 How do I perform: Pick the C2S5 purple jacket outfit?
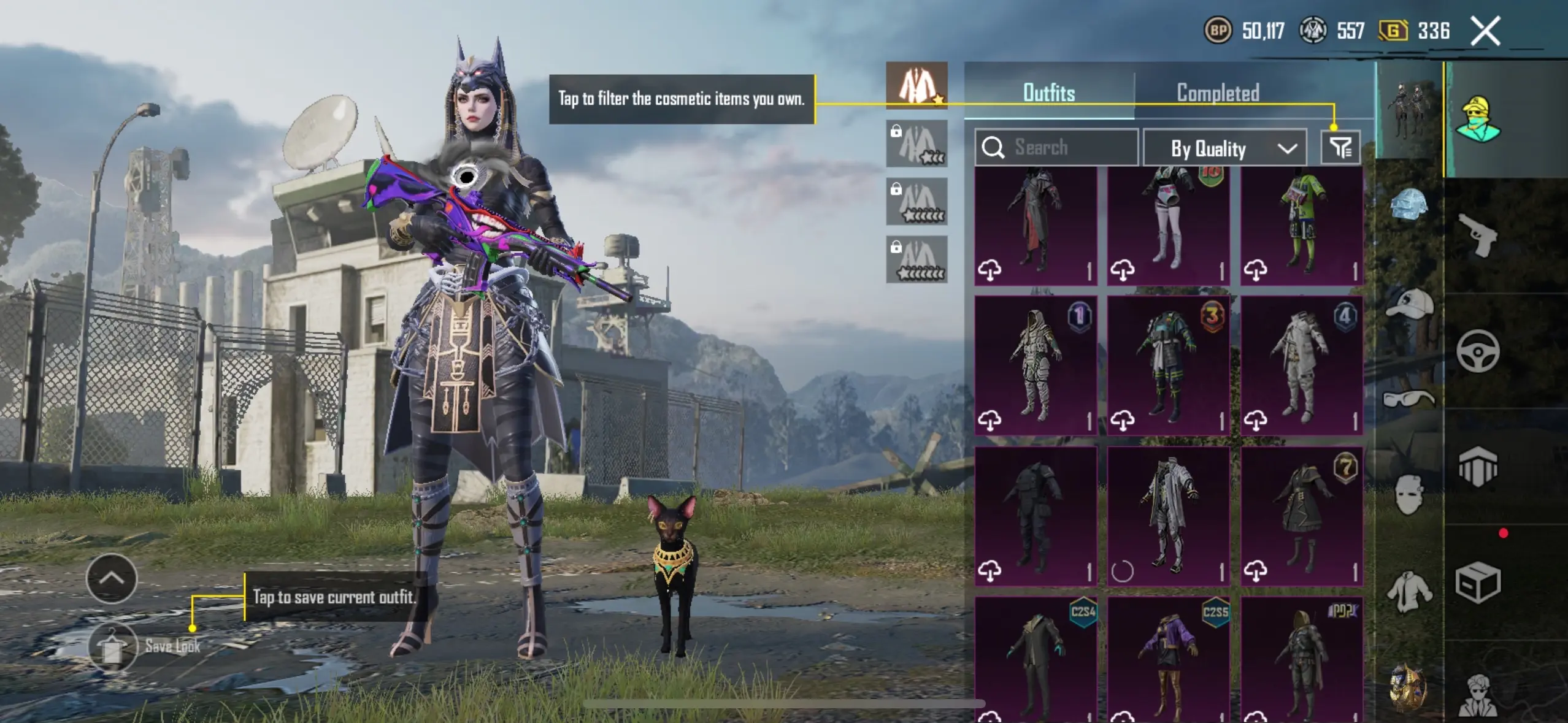(x=1169, y=659)
